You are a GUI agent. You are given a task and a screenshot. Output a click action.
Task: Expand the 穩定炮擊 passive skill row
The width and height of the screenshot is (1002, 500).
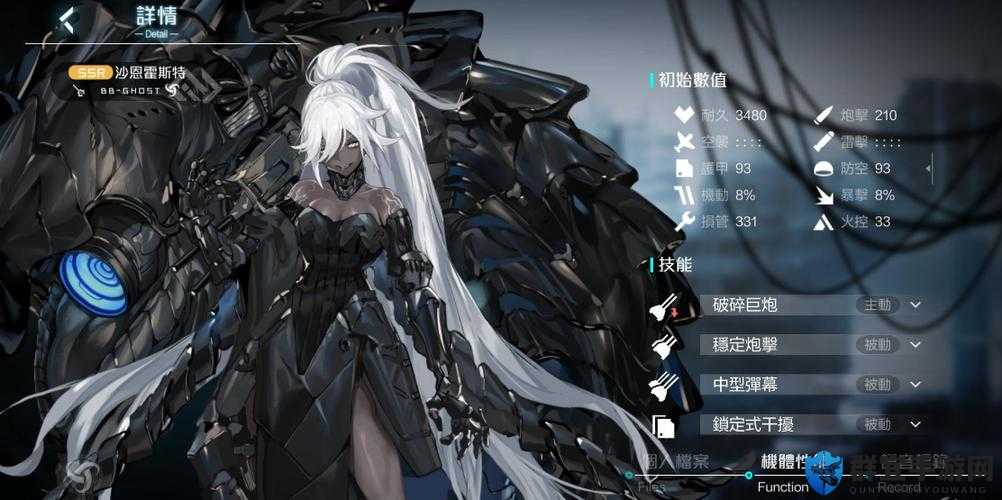915,344
